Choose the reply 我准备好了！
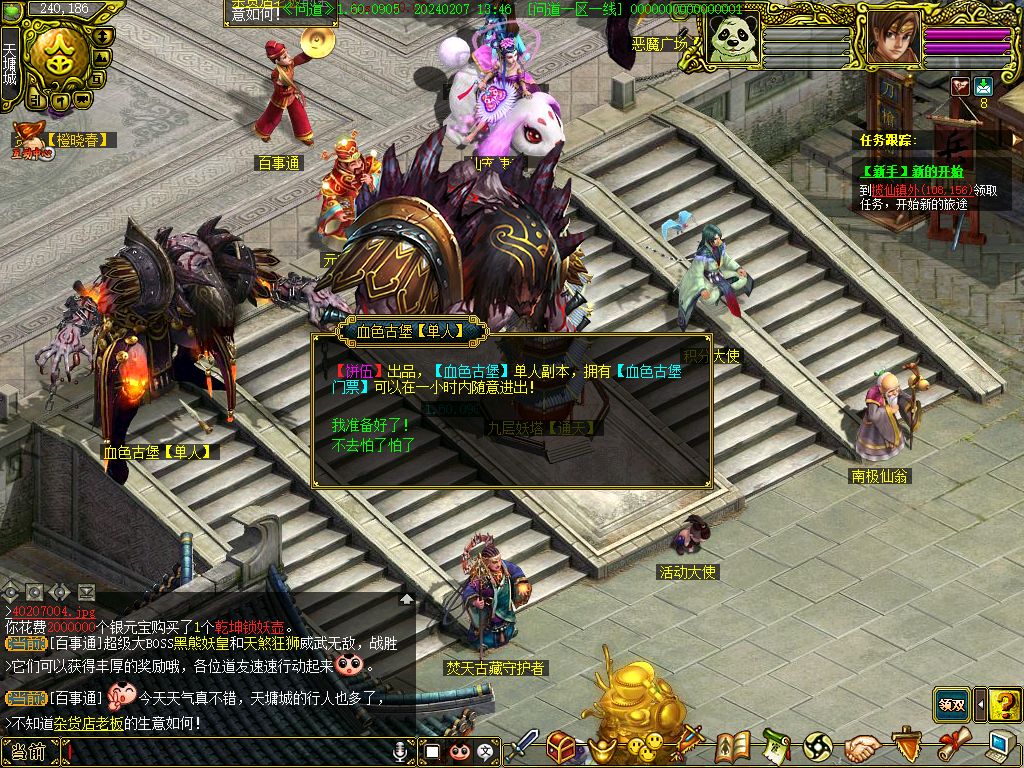The image size is (1024, 768). 370,425
